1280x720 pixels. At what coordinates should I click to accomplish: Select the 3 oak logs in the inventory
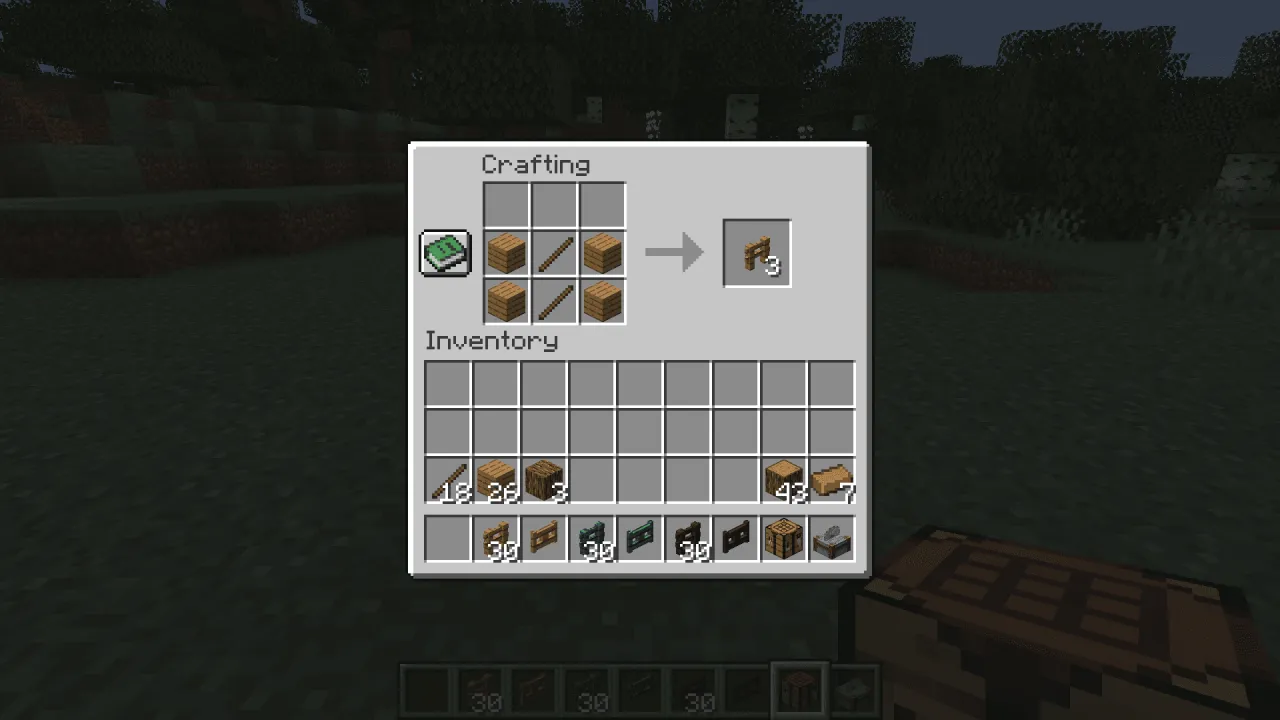pos(543,478)
